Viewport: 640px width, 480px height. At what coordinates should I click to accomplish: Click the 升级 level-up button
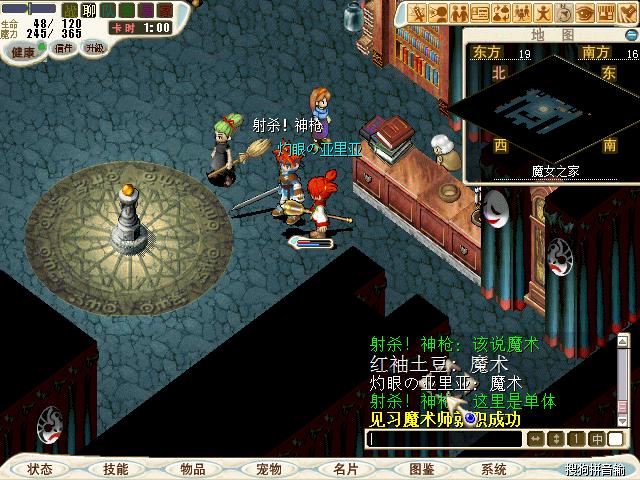94,48
